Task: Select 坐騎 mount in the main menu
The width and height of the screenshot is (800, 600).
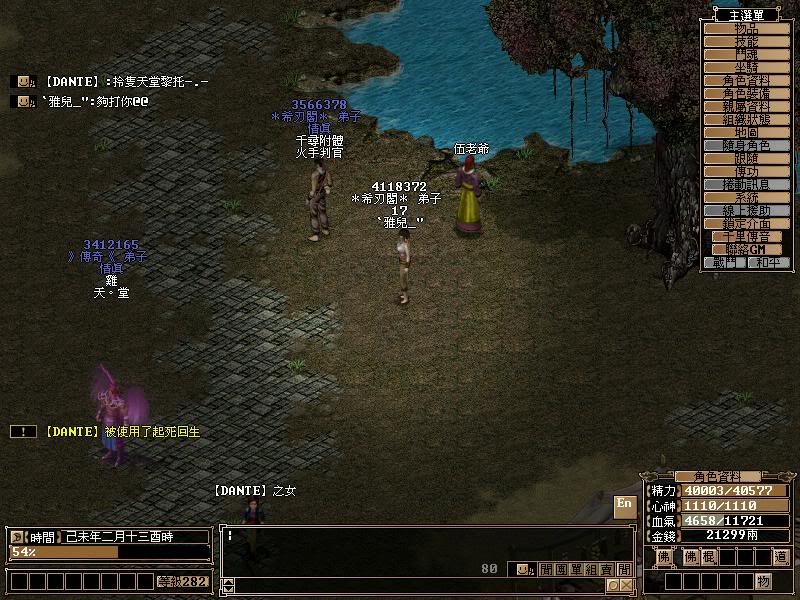Action: pos(747,67)
